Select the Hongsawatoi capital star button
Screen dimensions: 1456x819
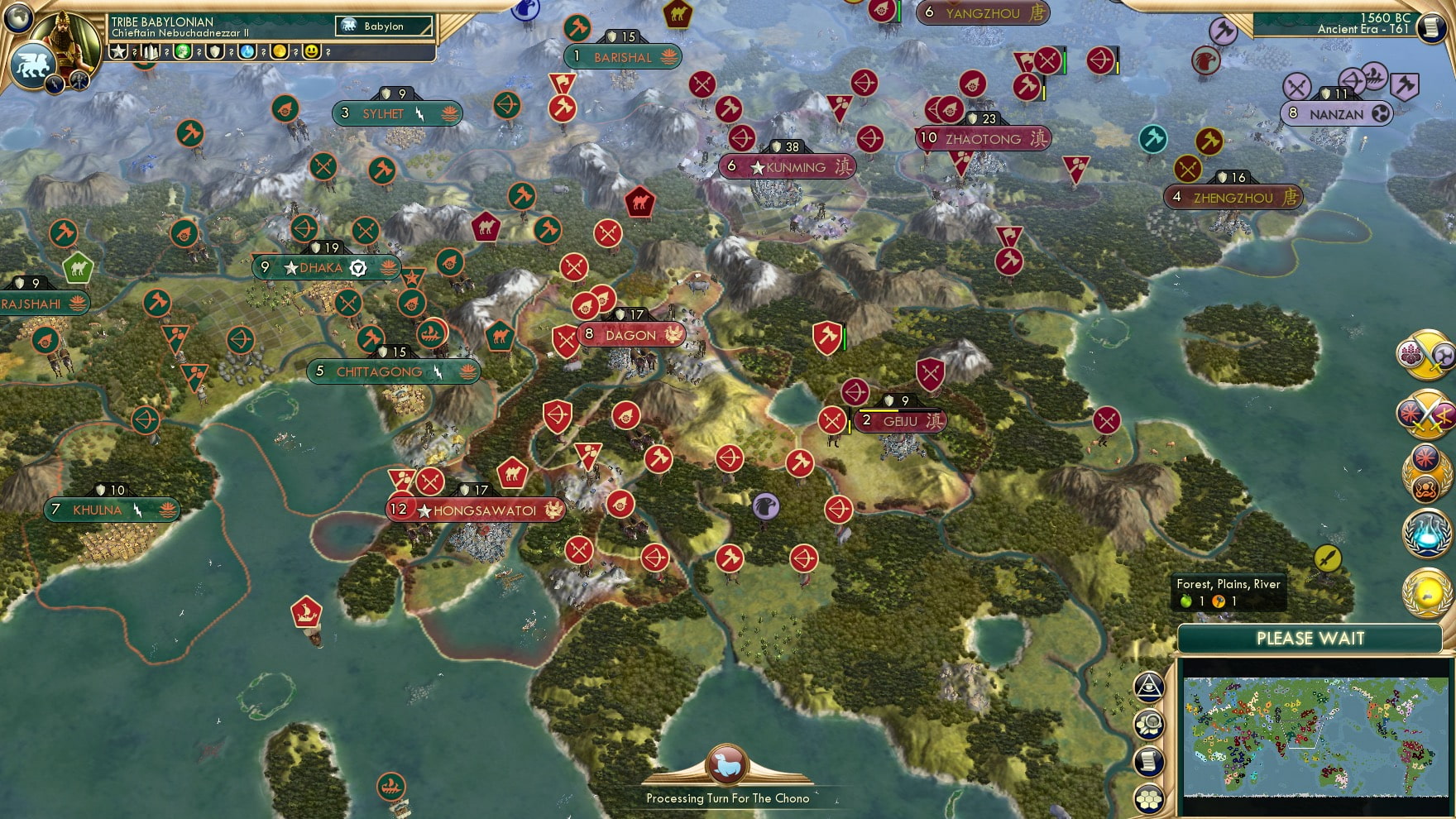[425, 510]
